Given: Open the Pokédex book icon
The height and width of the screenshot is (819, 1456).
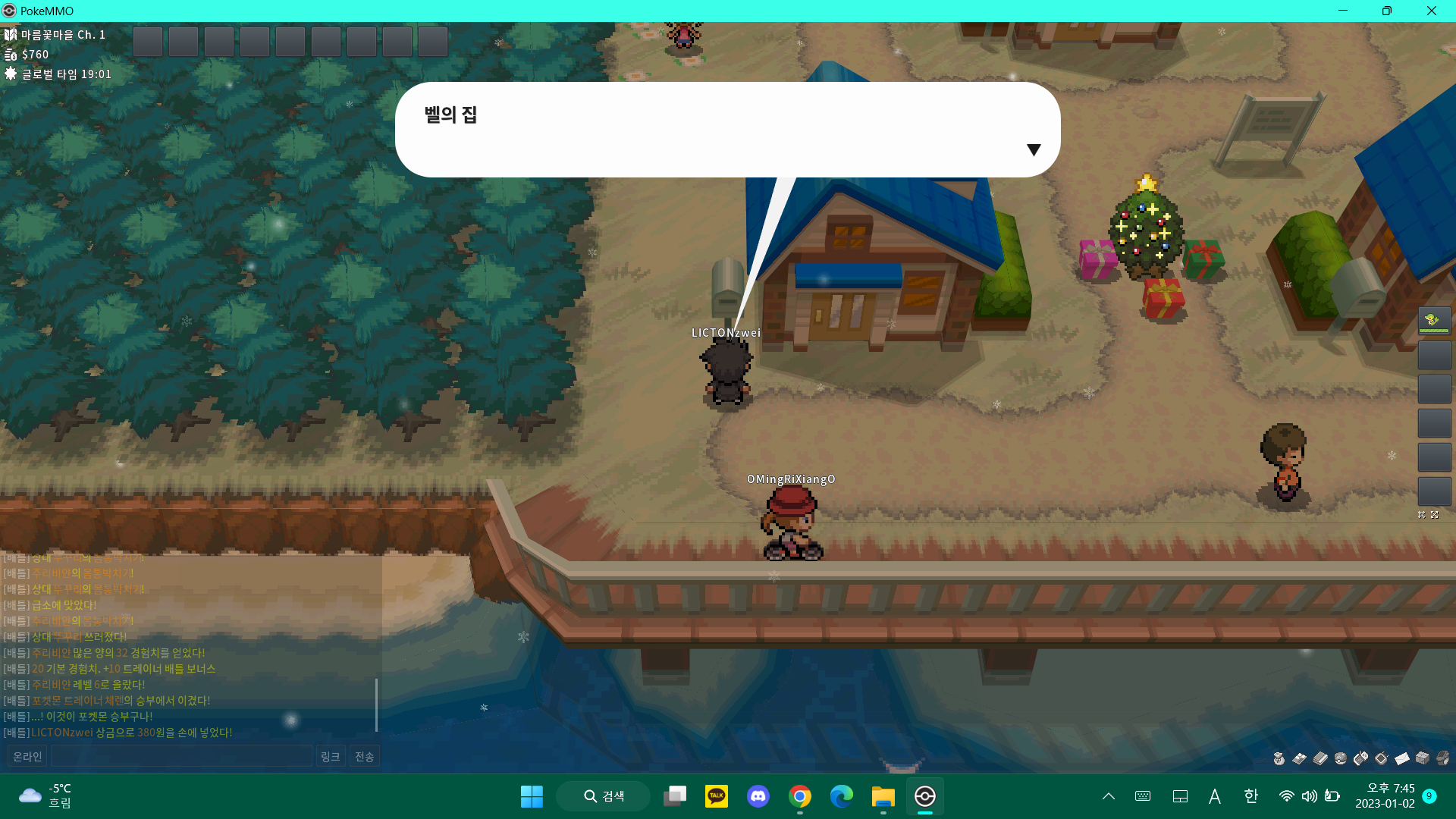Looking at the screenshot, I should (x=1319, y=758).
